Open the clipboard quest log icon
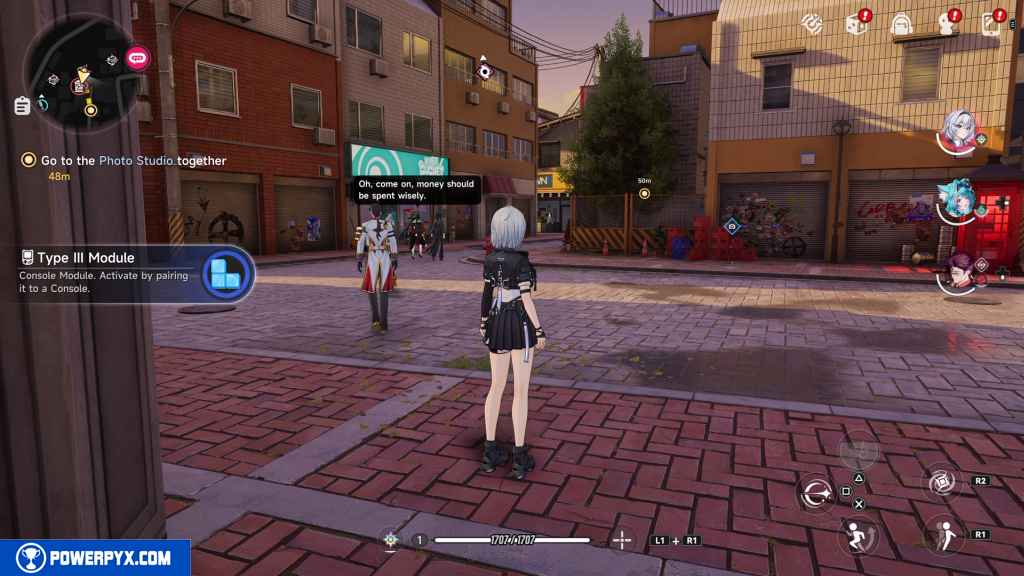This screenshot has width=1024, height=576. tap(22, 105)
